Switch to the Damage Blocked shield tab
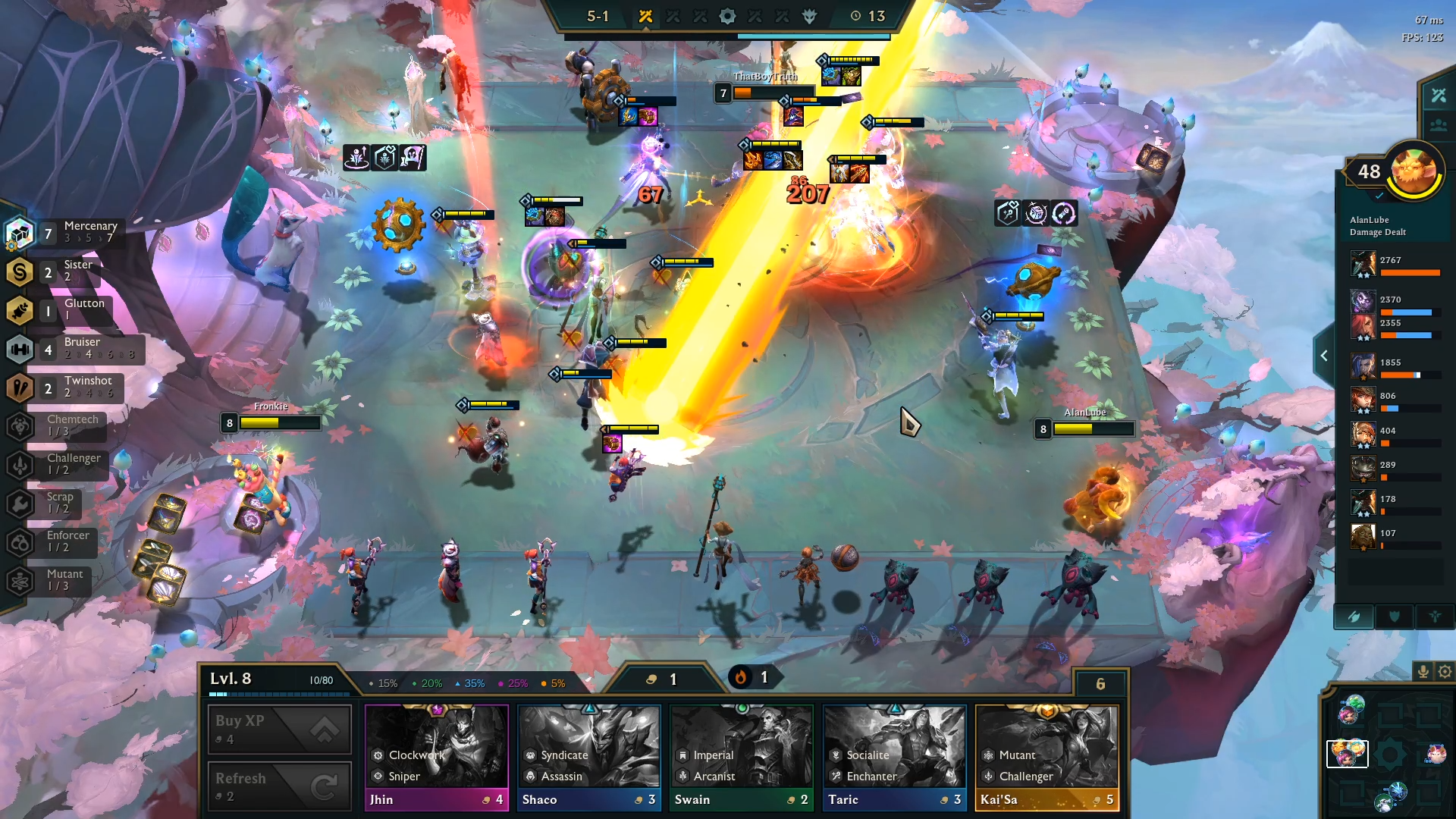This screenshot has height=819, width=1456. pos(1395,617)
